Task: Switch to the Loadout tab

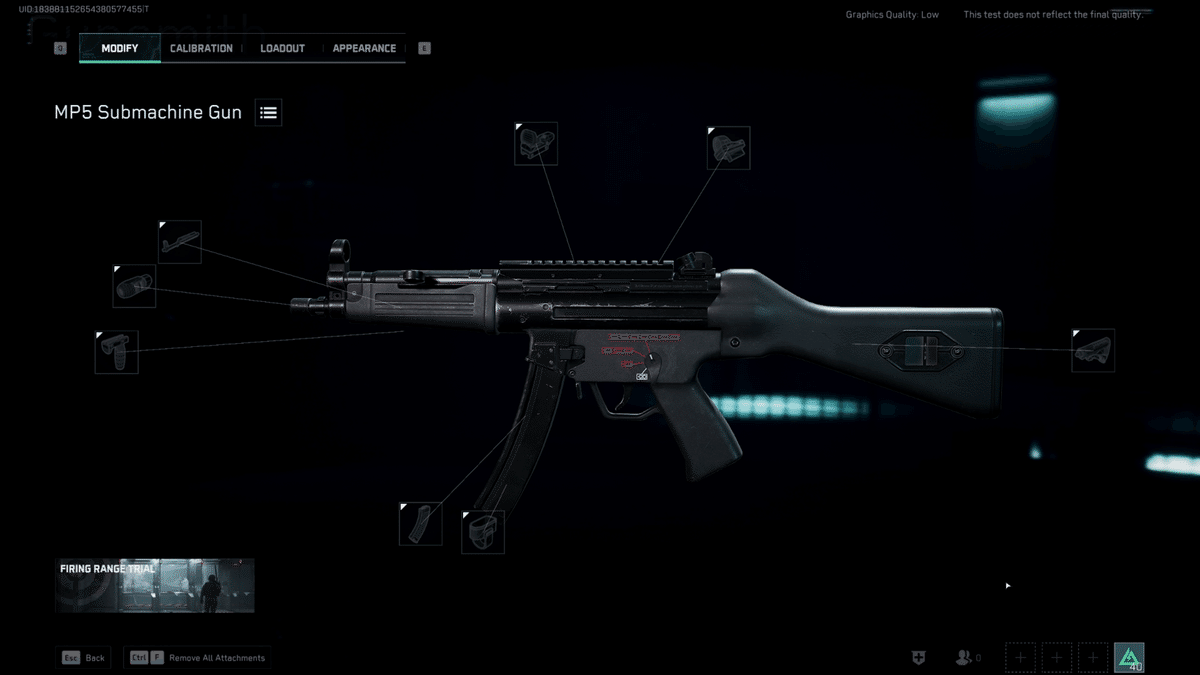Action: pos(282,48)
